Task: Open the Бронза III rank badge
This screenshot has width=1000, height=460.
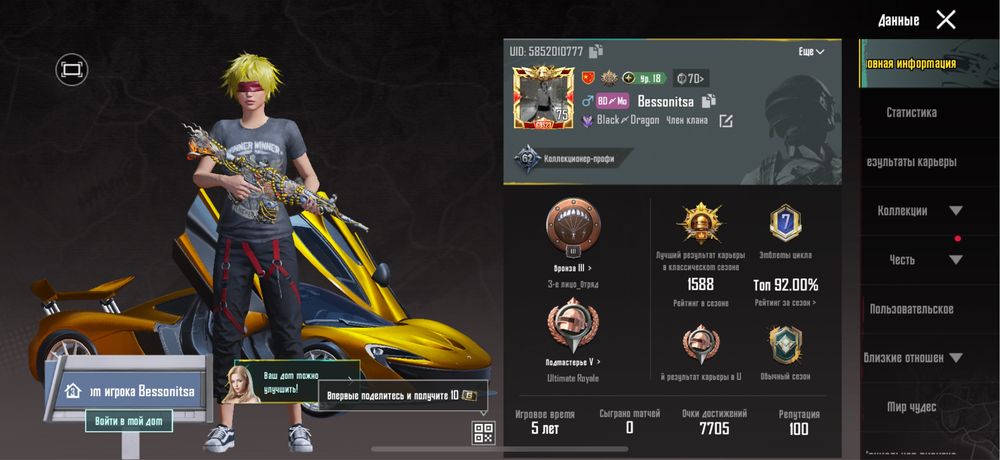Action: coord(572,228)
